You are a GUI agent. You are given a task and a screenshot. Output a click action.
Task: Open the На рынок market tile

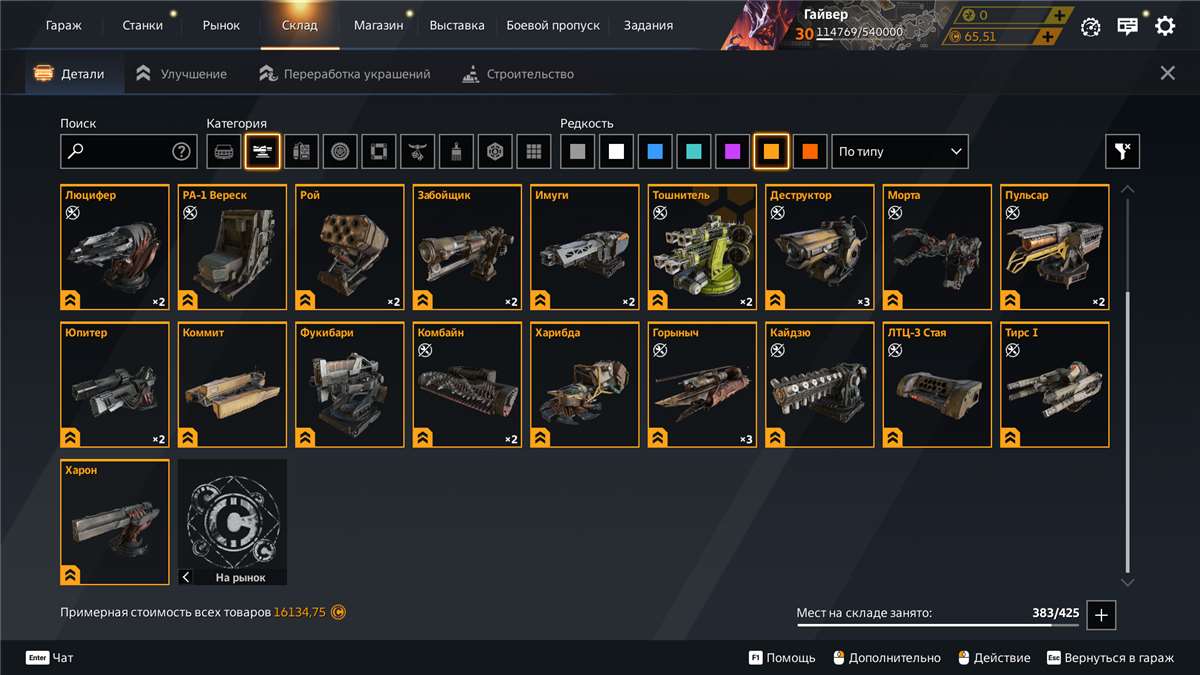(232, 522)
